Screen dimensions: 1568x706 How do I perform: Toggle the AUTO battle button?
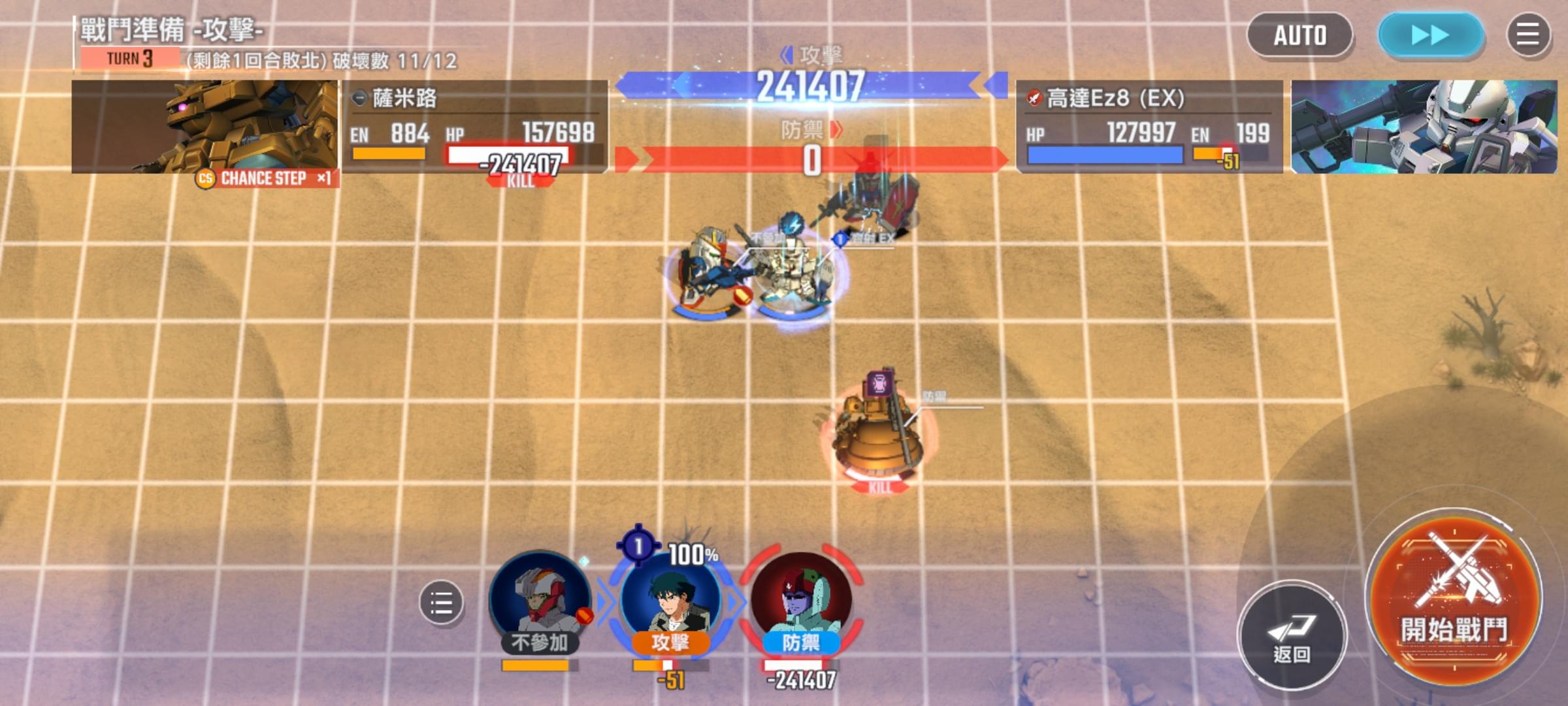tap(1299, 35)
